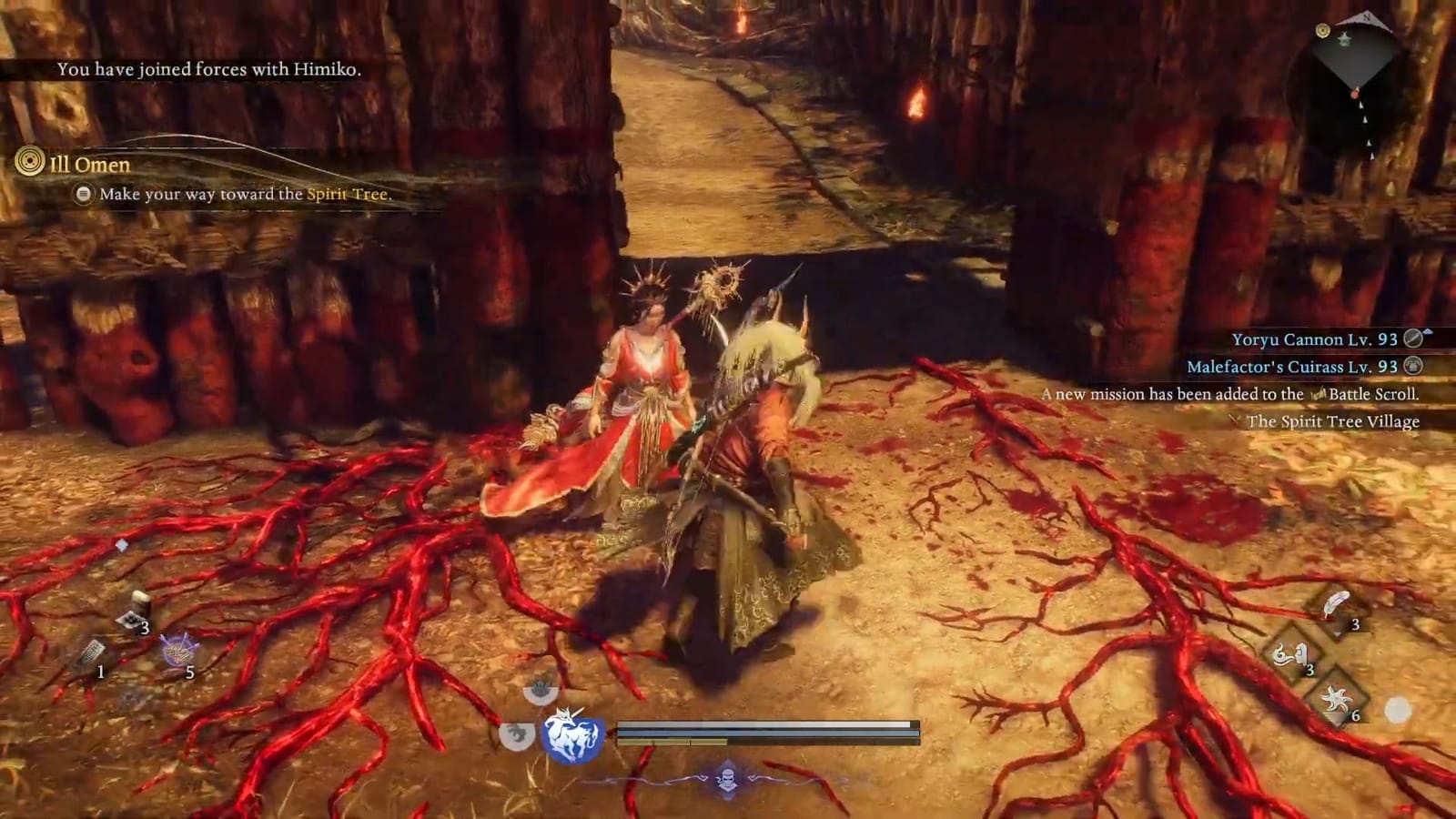Toggle the white circular indicator at bottom right
1456x819 pixels.
[1397, 710]
